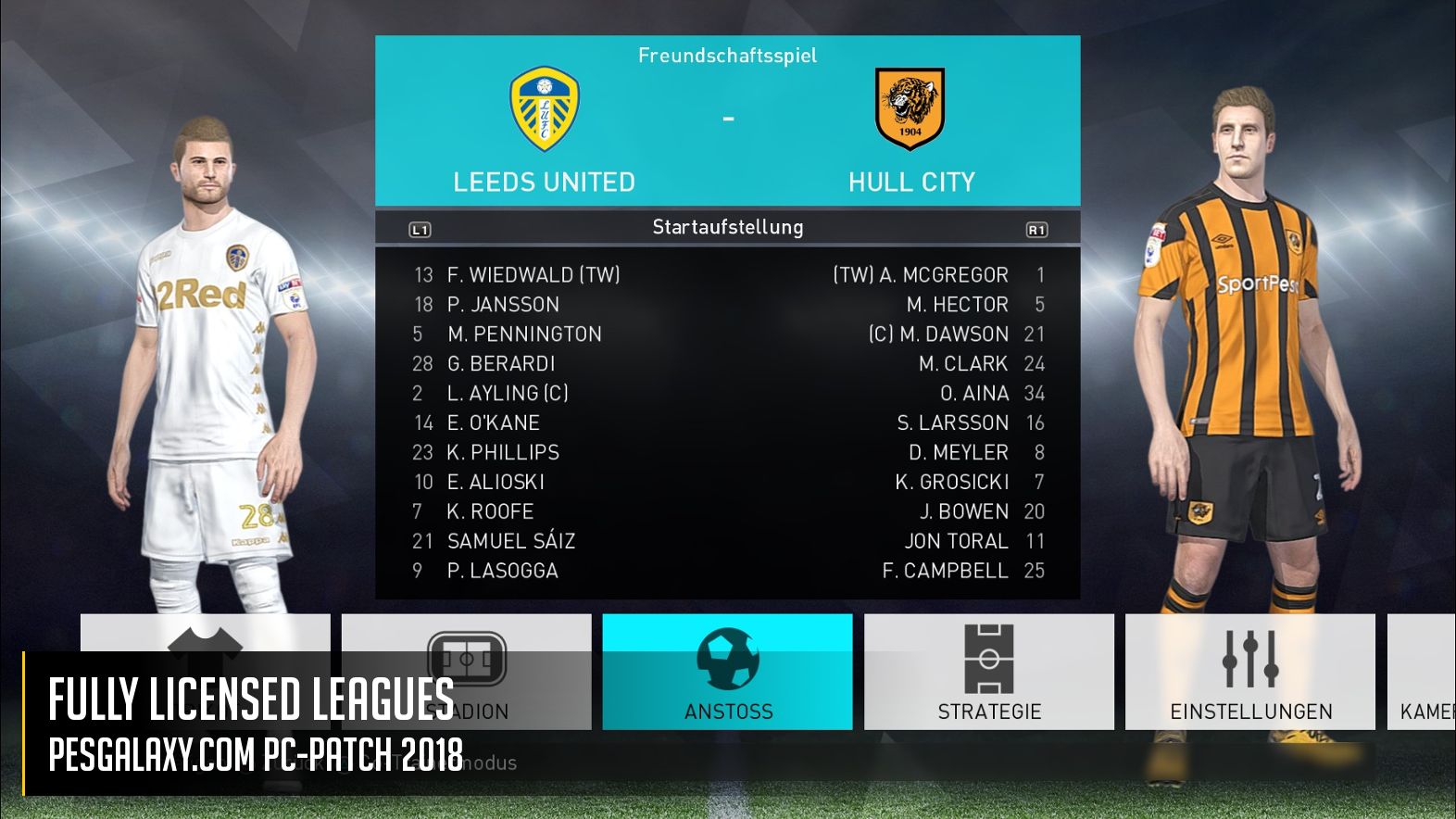Choose Samuel Sáiz from the lineup
Screen dimensions: 1456x819
510,541
